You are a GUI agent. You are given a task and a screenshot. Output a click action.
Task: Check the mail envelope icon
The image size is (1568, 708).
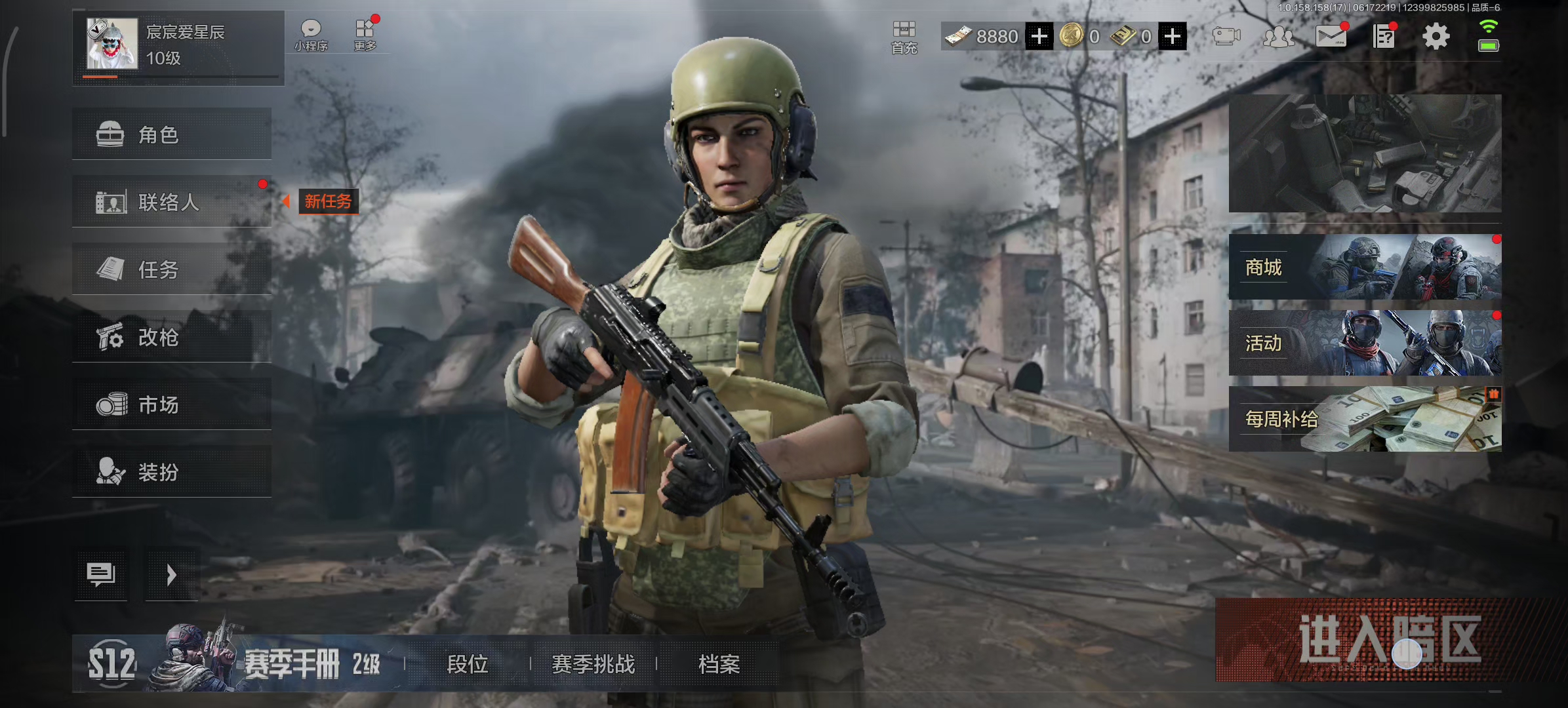point(1331,37)
